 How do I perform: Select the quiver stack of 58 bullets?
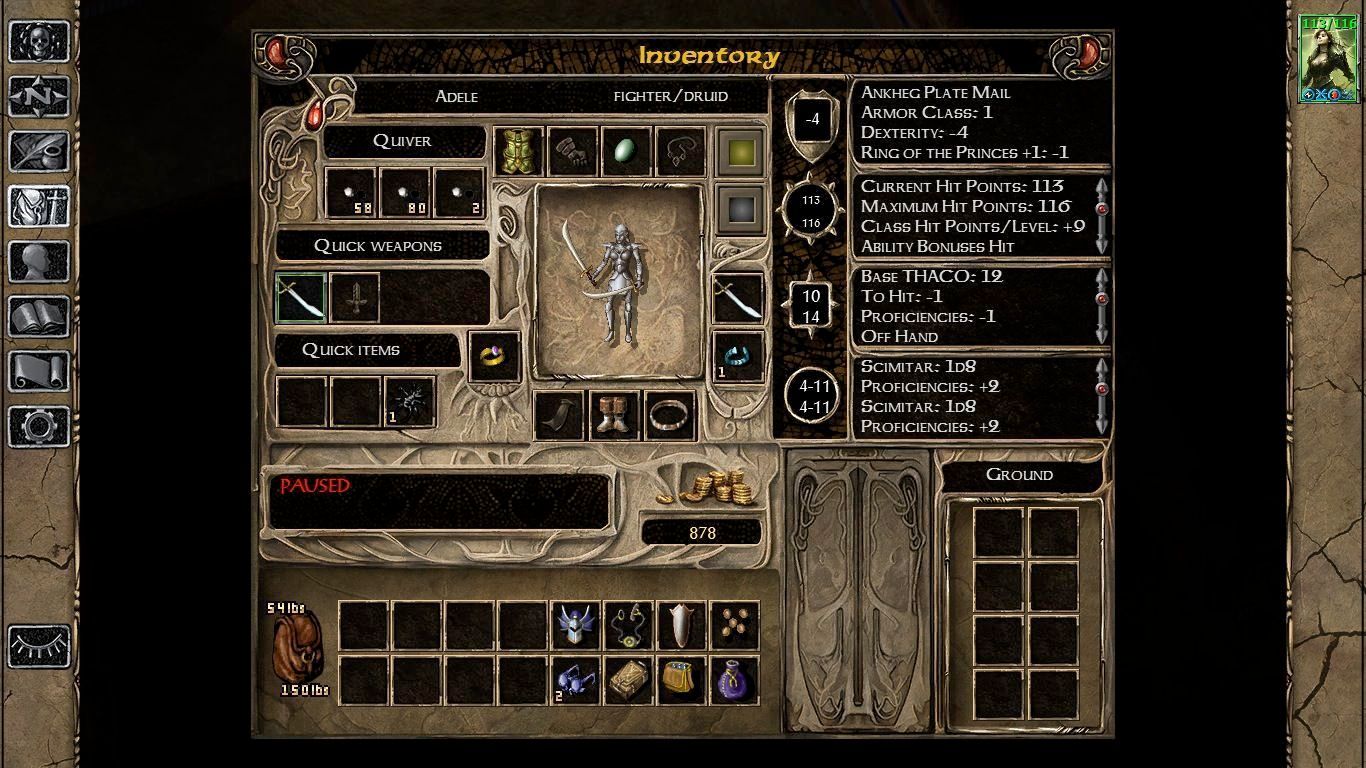pyautogui.click(x=350, y=193)
